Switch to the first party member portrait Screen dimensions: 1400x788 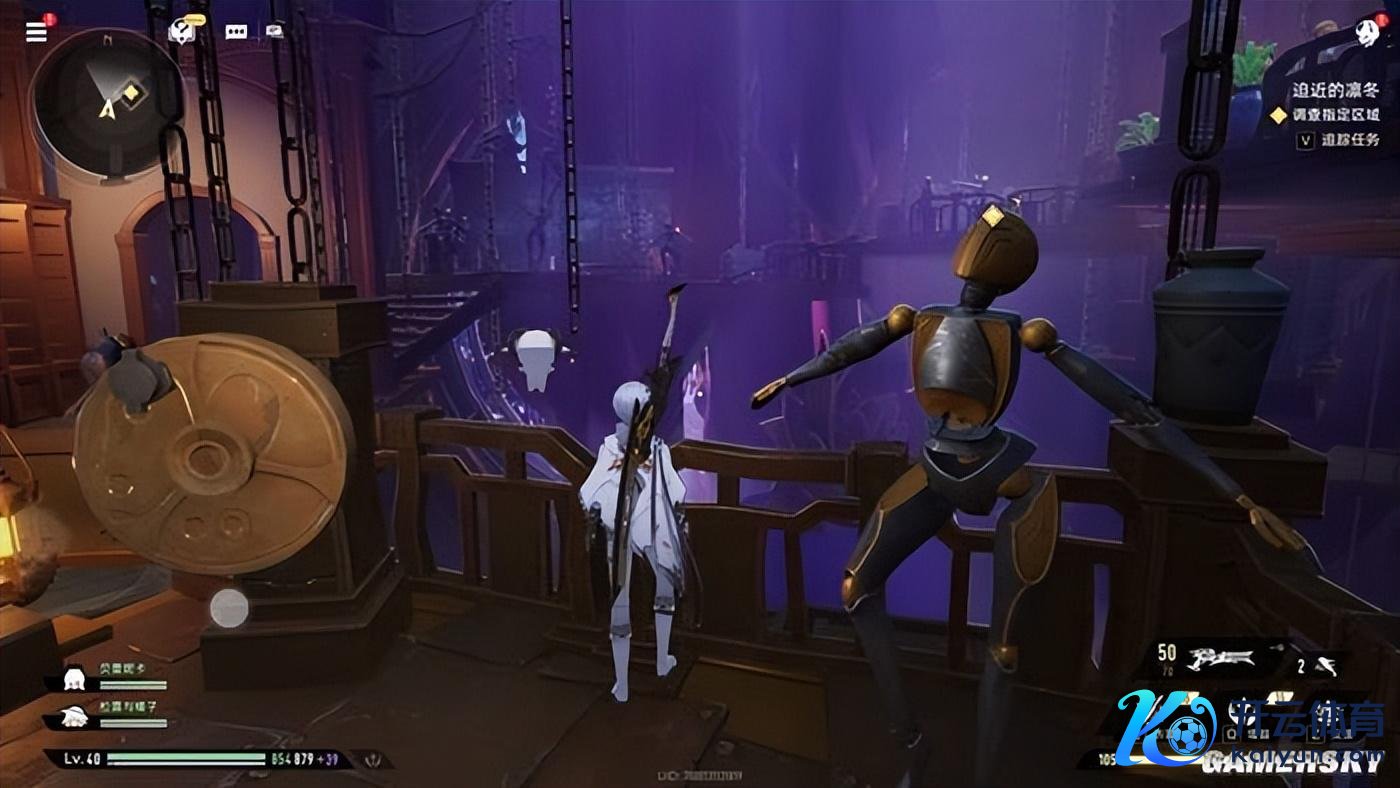73,680
